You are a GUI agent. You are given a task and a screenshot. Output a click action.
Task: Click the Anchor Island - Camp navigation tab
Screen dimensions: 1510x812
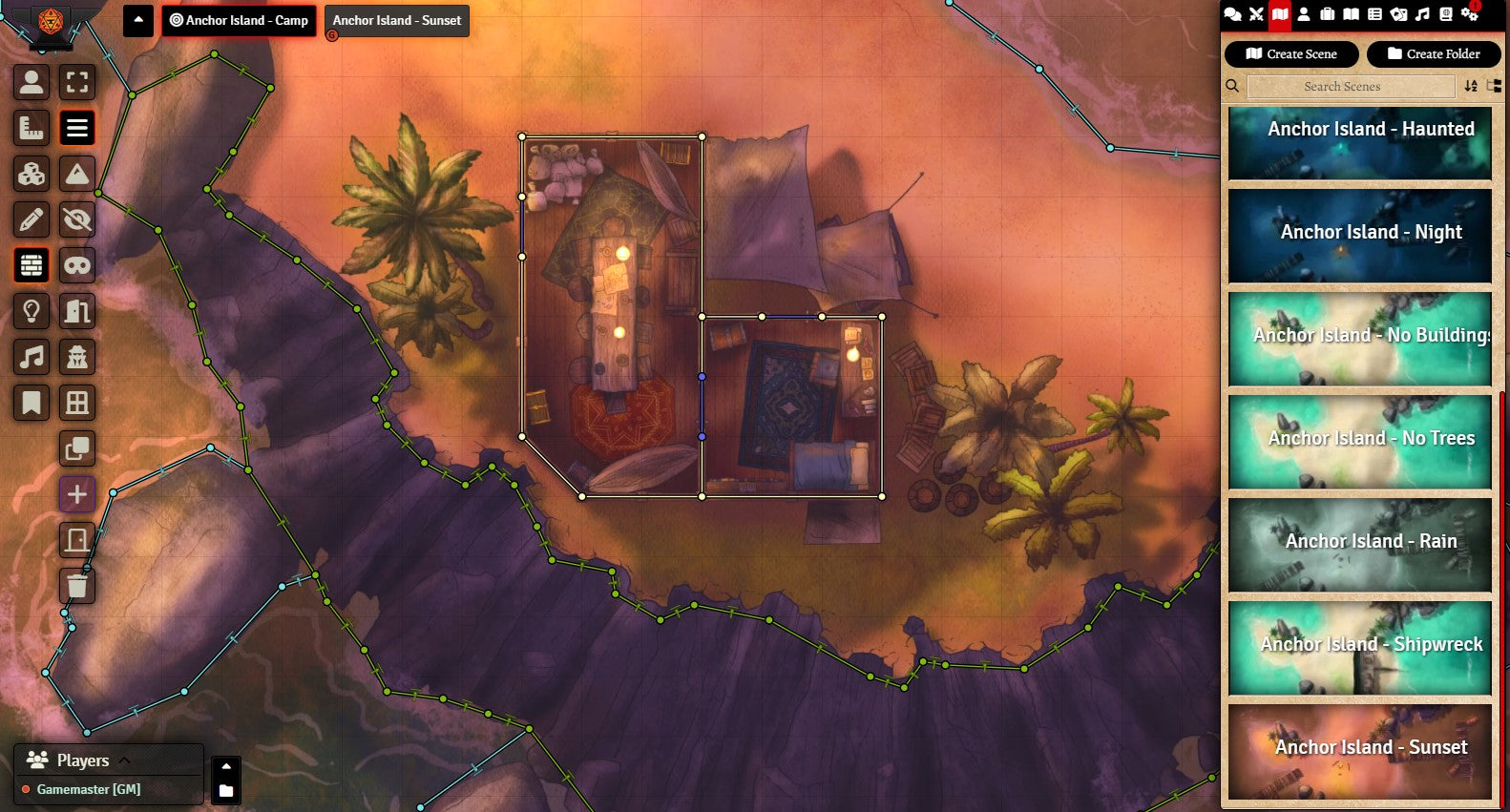click(239, 21)
